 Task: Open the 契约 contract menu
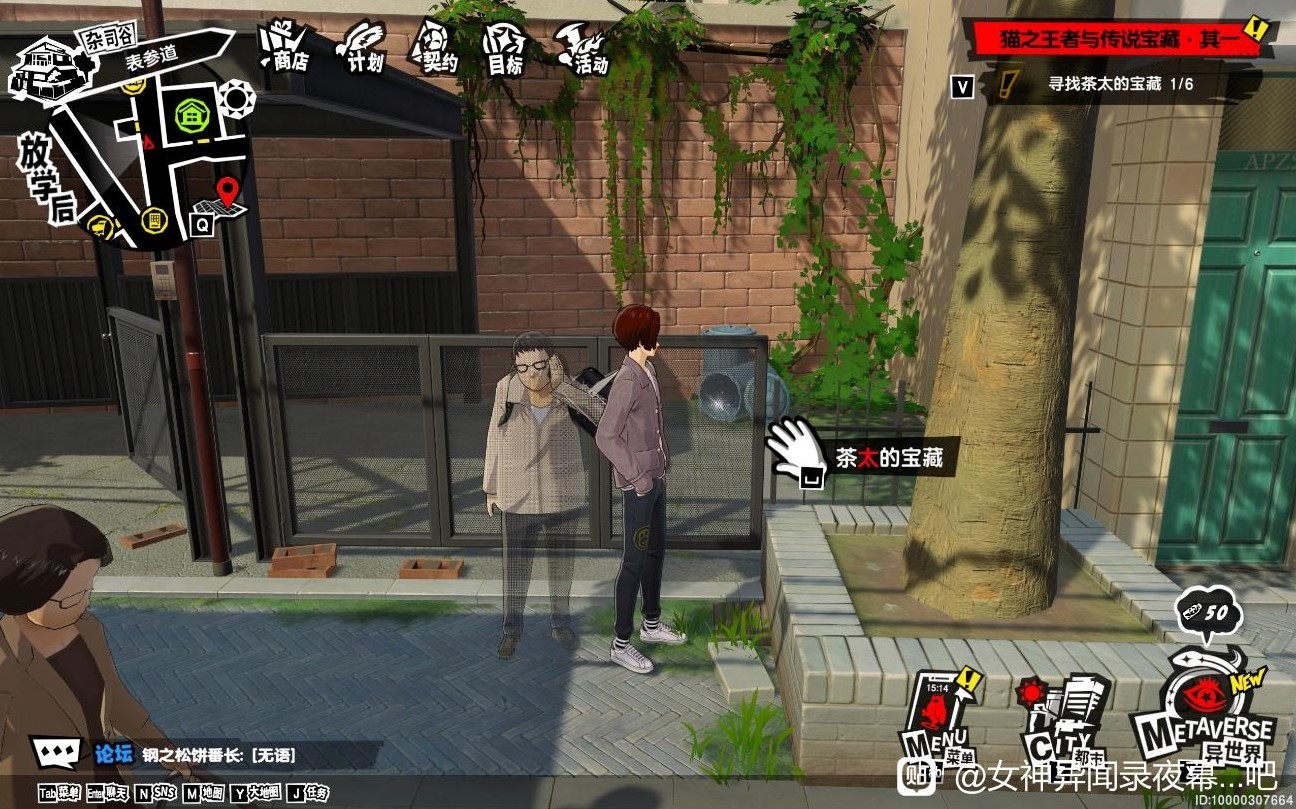436,48
